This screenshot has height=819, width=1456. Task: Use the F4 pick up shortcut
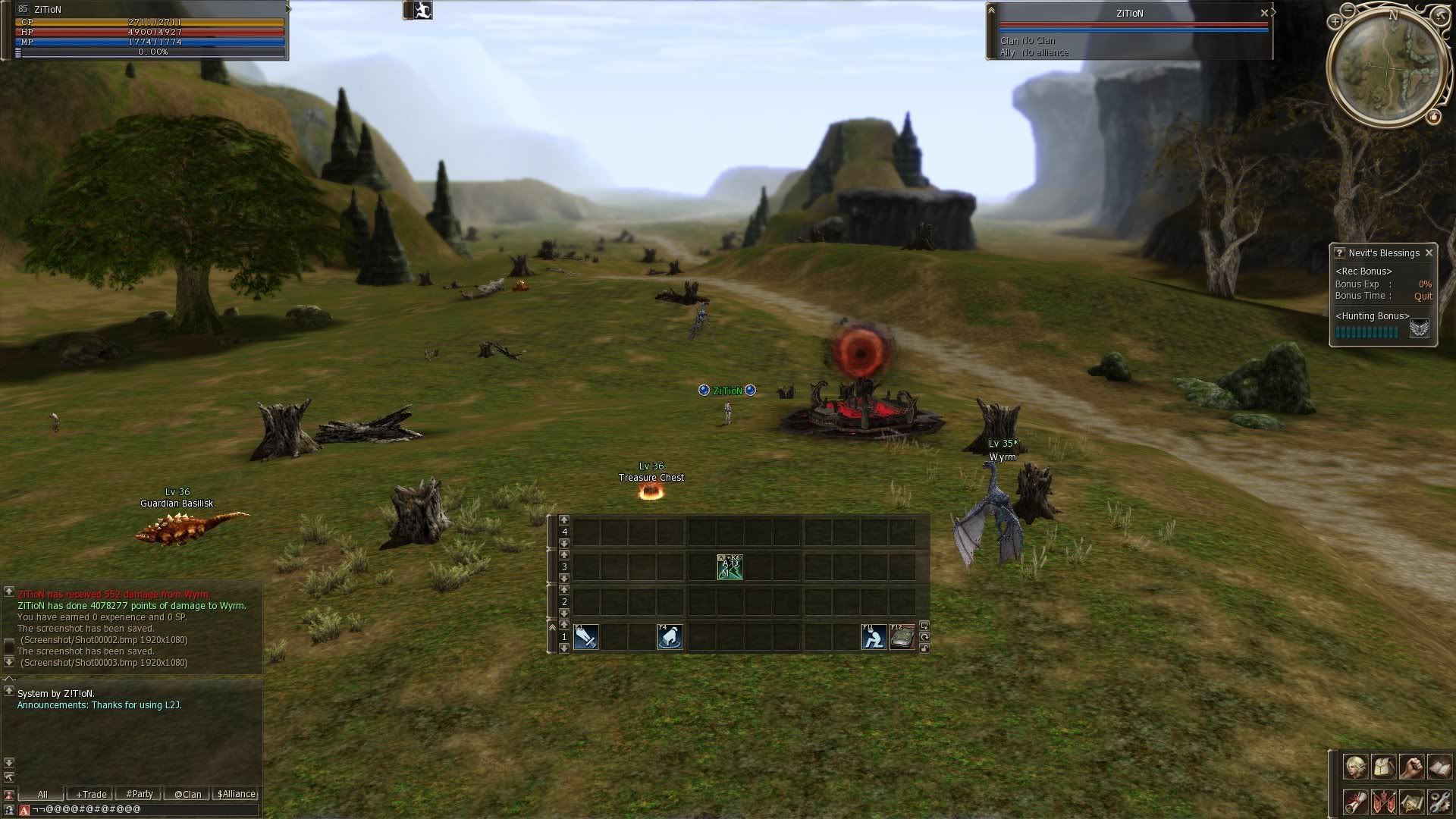pos(670,637)
